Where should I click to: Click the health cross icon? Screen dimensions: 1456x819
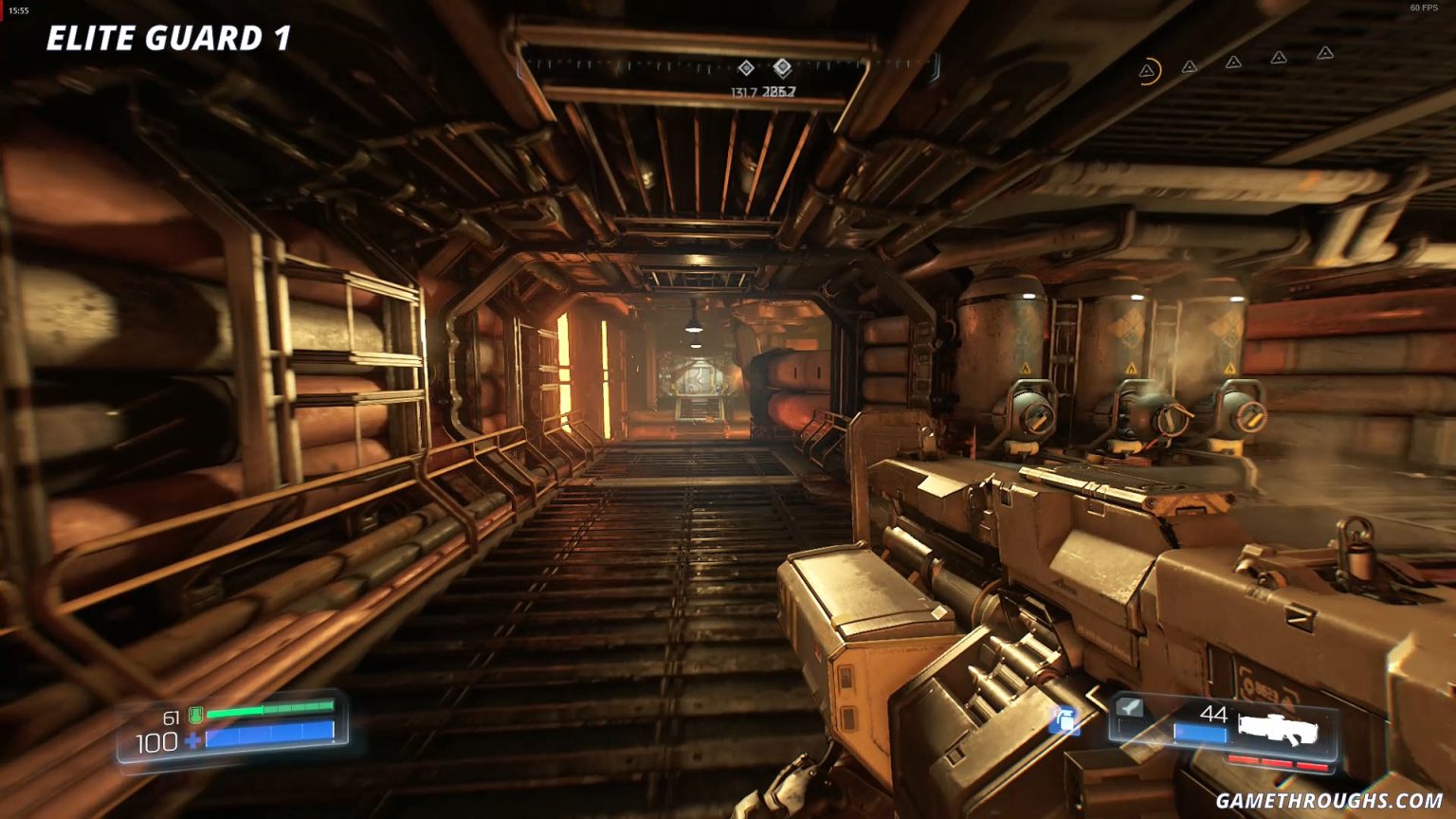tap(192, 740)
